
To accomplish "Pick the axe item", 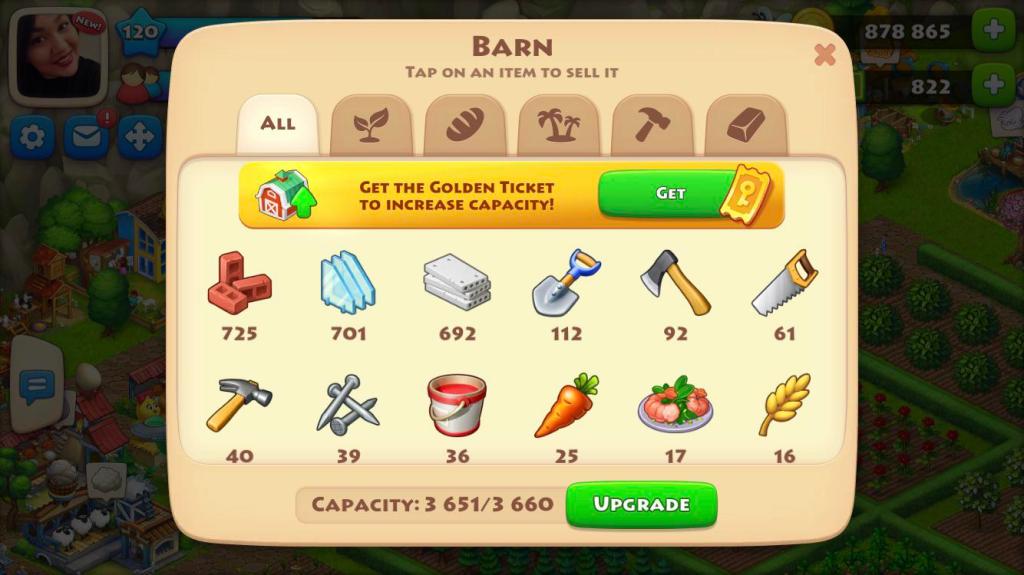I will tap(675, 283).
